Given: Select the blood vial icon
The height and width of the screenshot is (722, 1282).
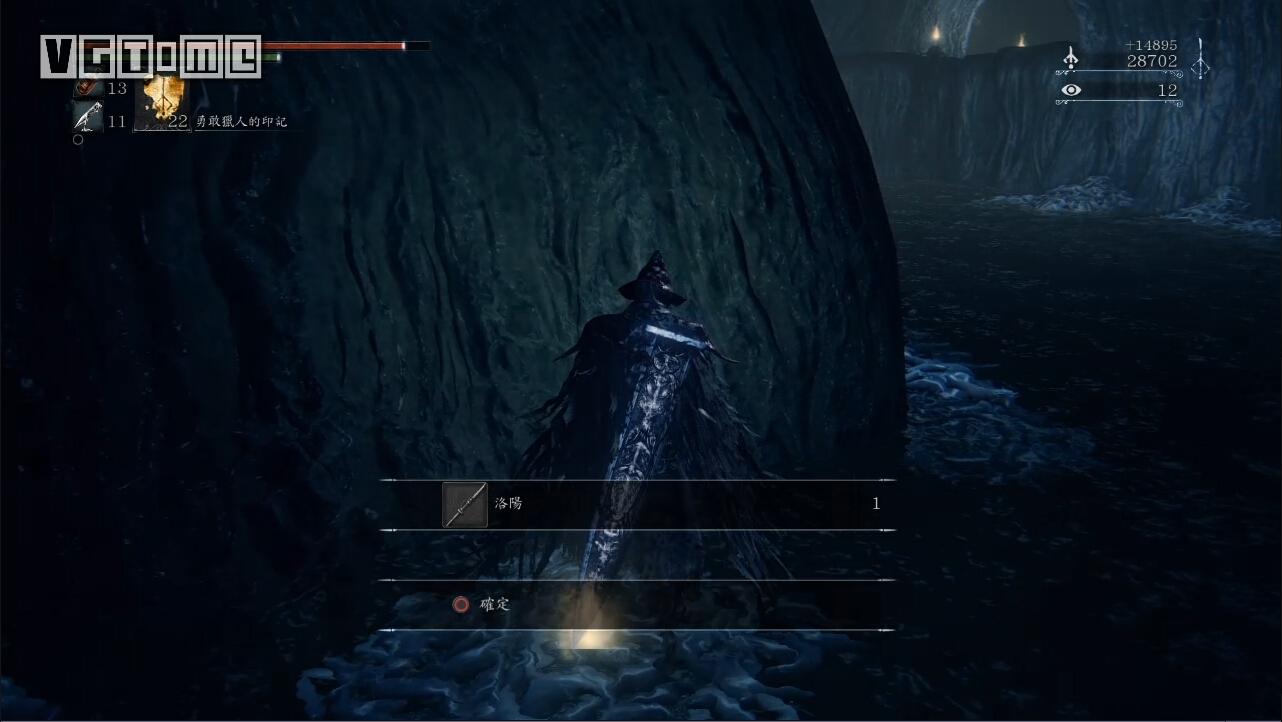Looking at the screenshot, I should pyautogui.click(x=86, y=89).
